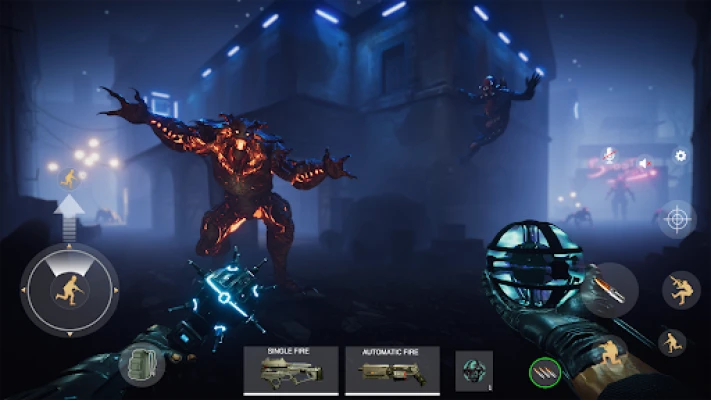
Task: Switch to the Automatic Fire weapon
Action: (x=392, y=370)
